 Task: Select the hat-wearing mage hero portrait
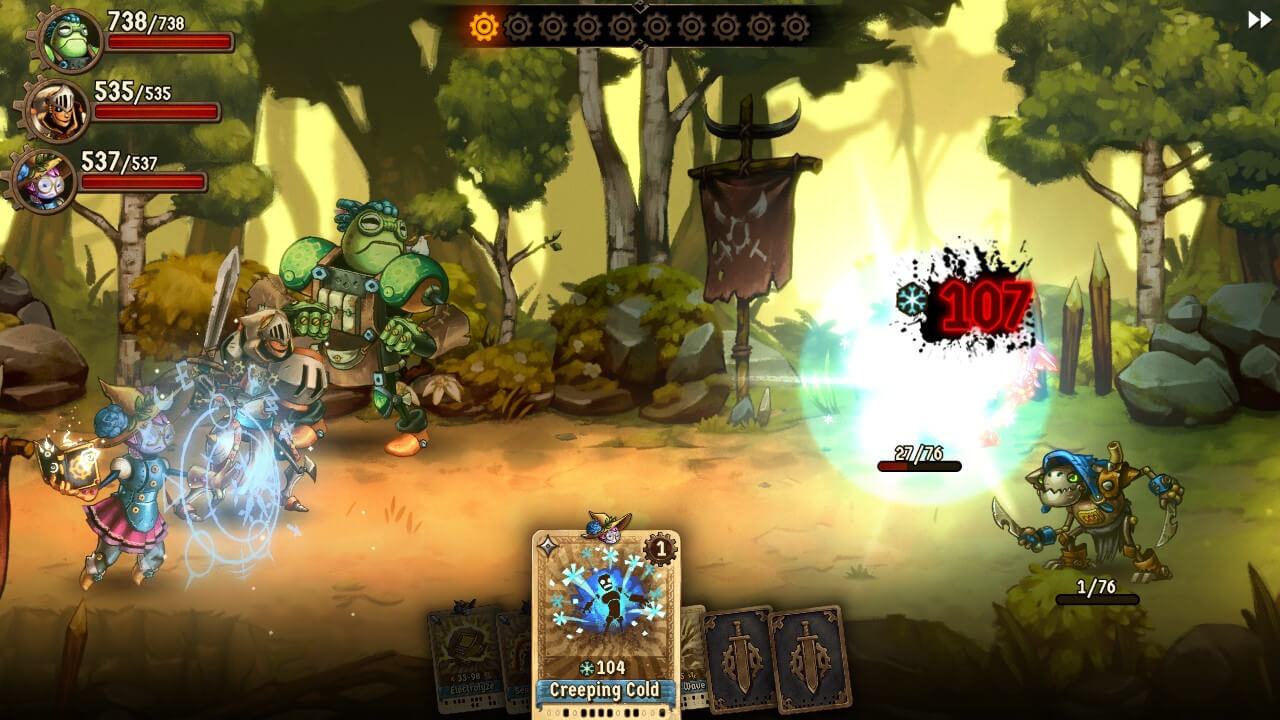(x=44, y=181)
